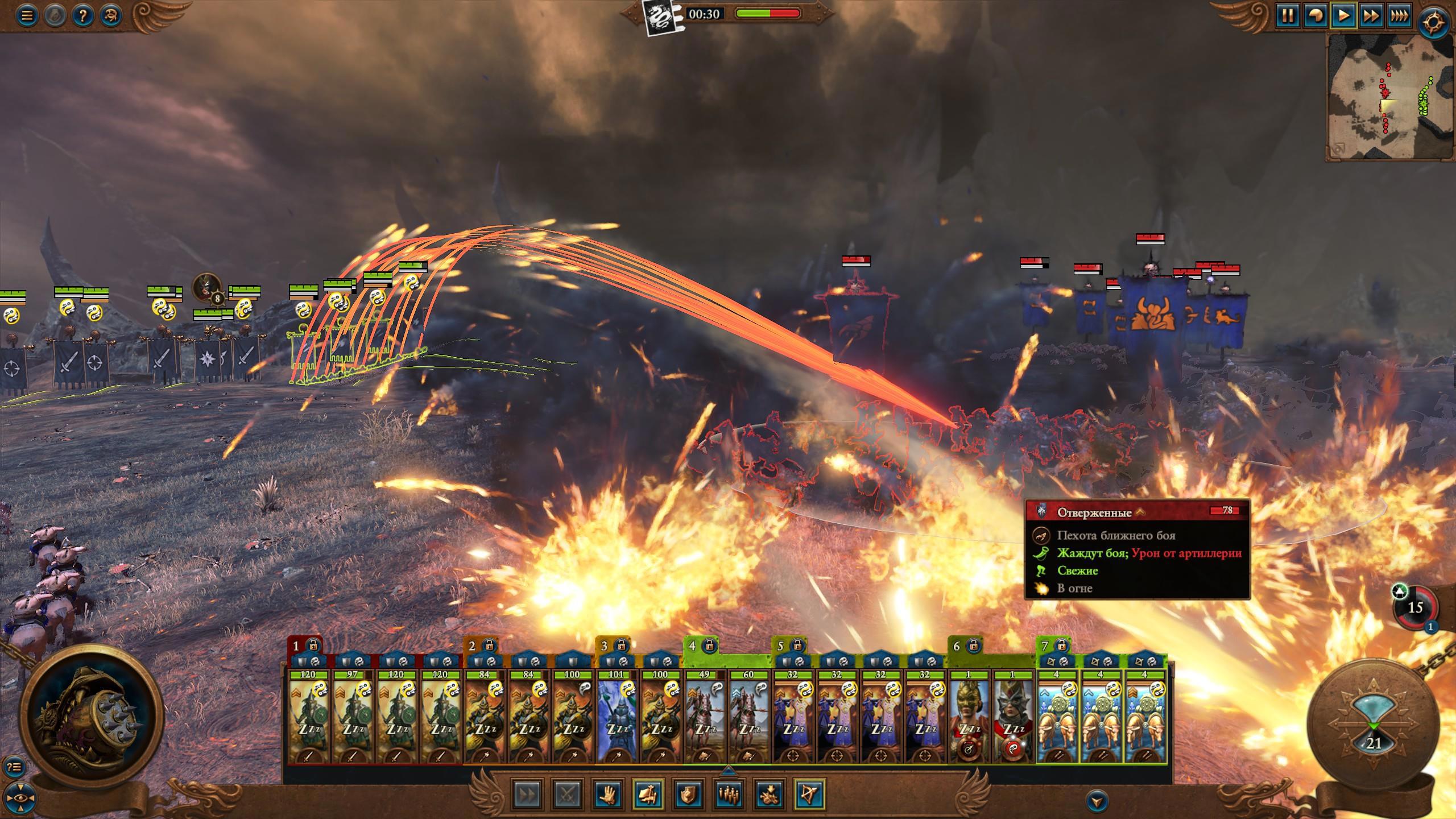Select the blue halberd infantry unit card
Screen dimensions: 1456x819
point(616,717)
